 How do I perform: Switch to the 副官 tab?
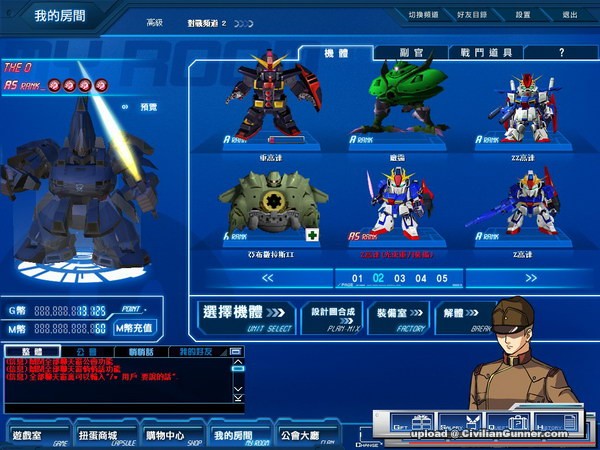[409, 52]
